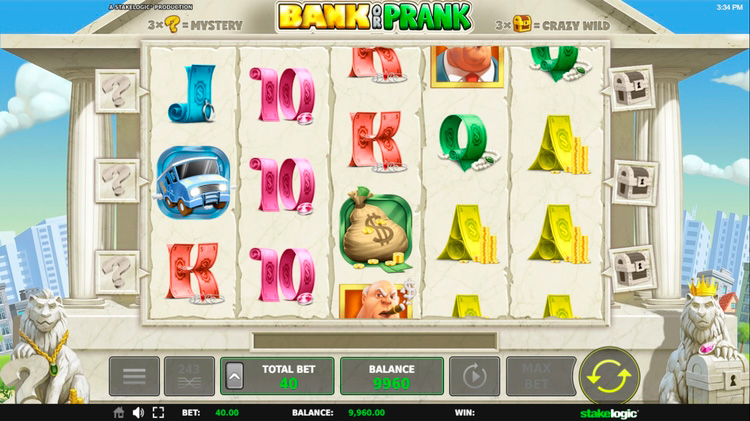Click the 243 ways paytable button

tap(189, 376)
